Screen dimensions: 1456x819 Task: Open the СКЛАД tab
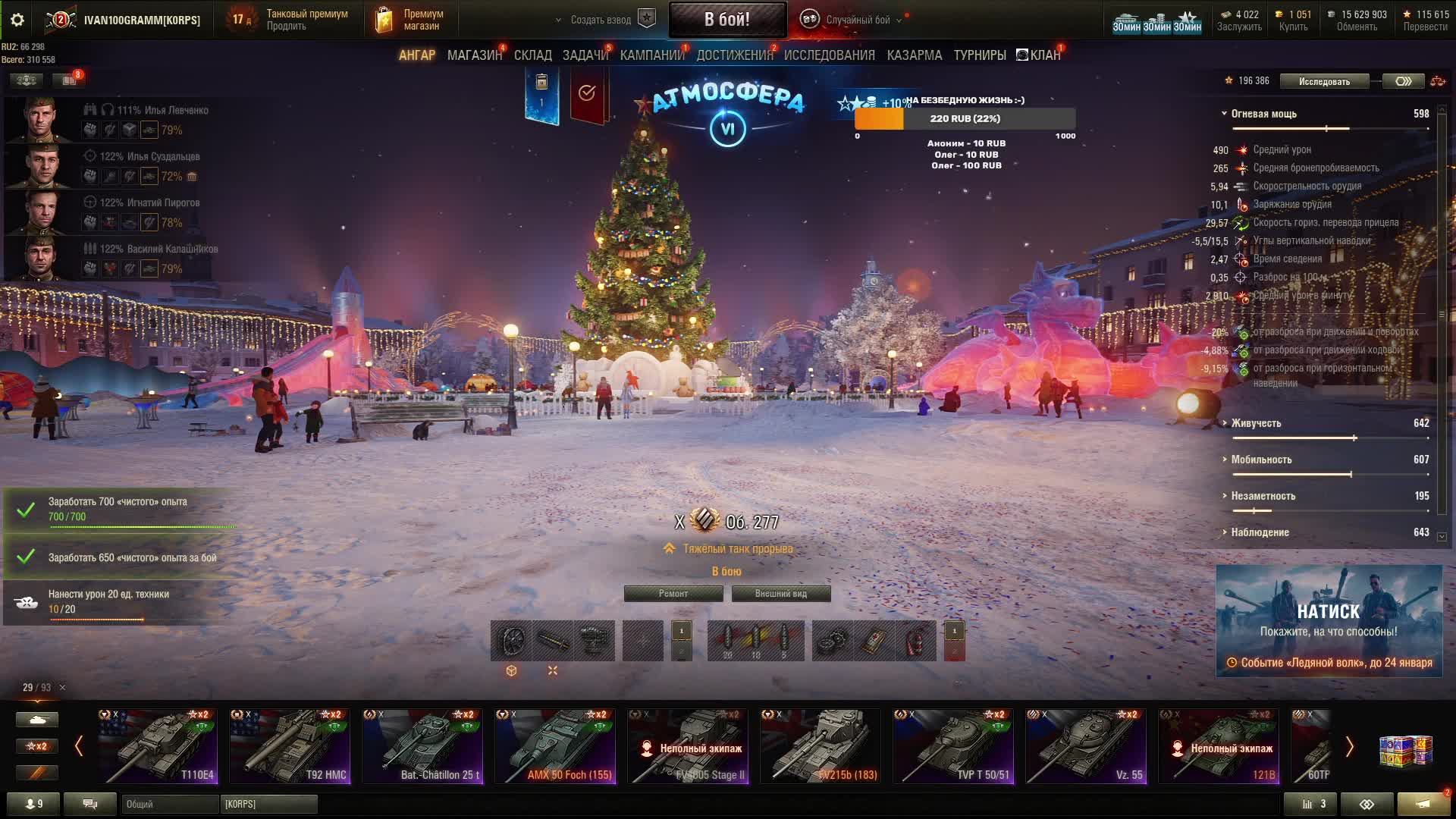tap(532, 55)
